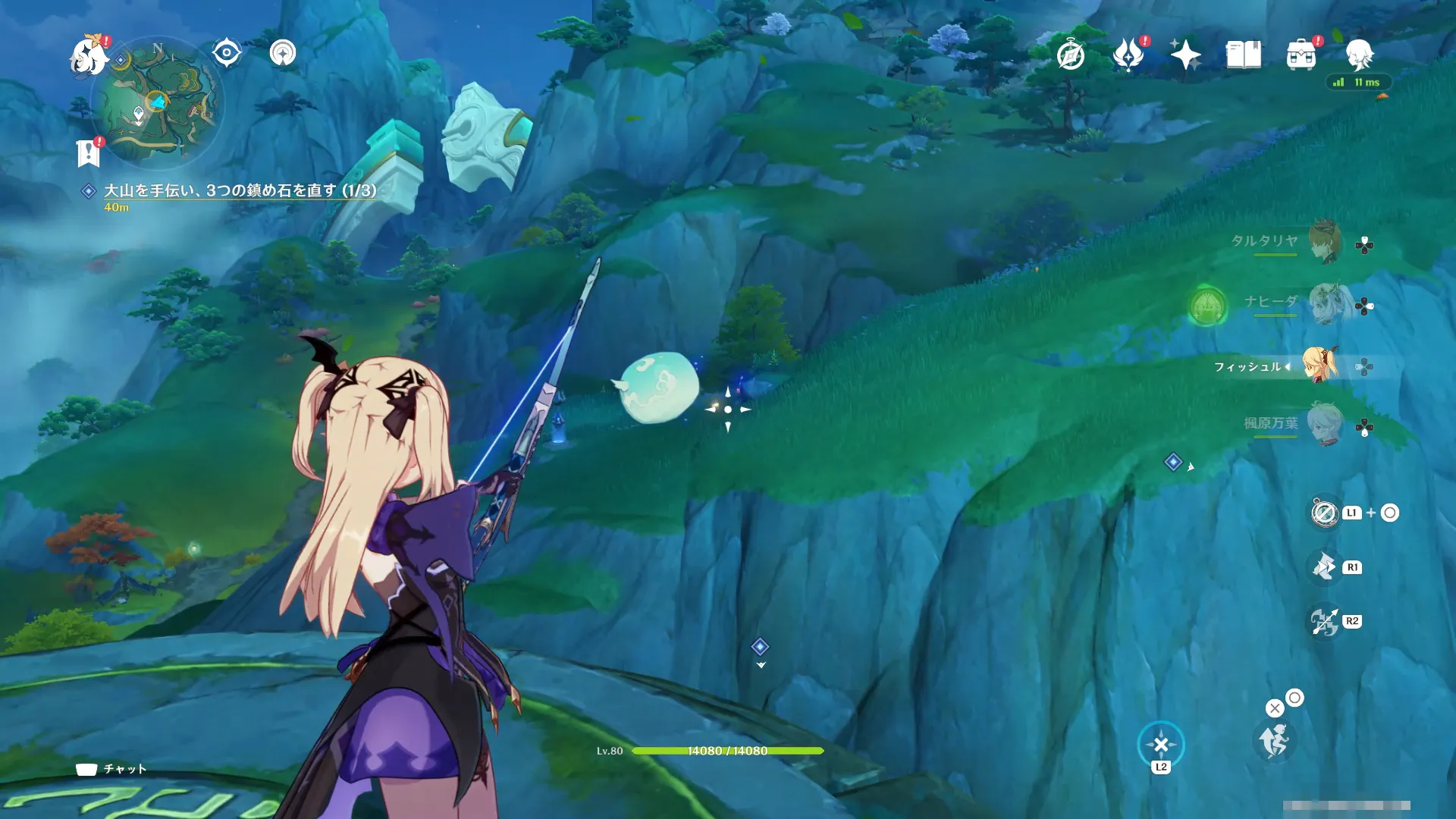The image size is (1456, 819).
Task: Open the backpack inventory
Action: click(x=1301, y=55)
